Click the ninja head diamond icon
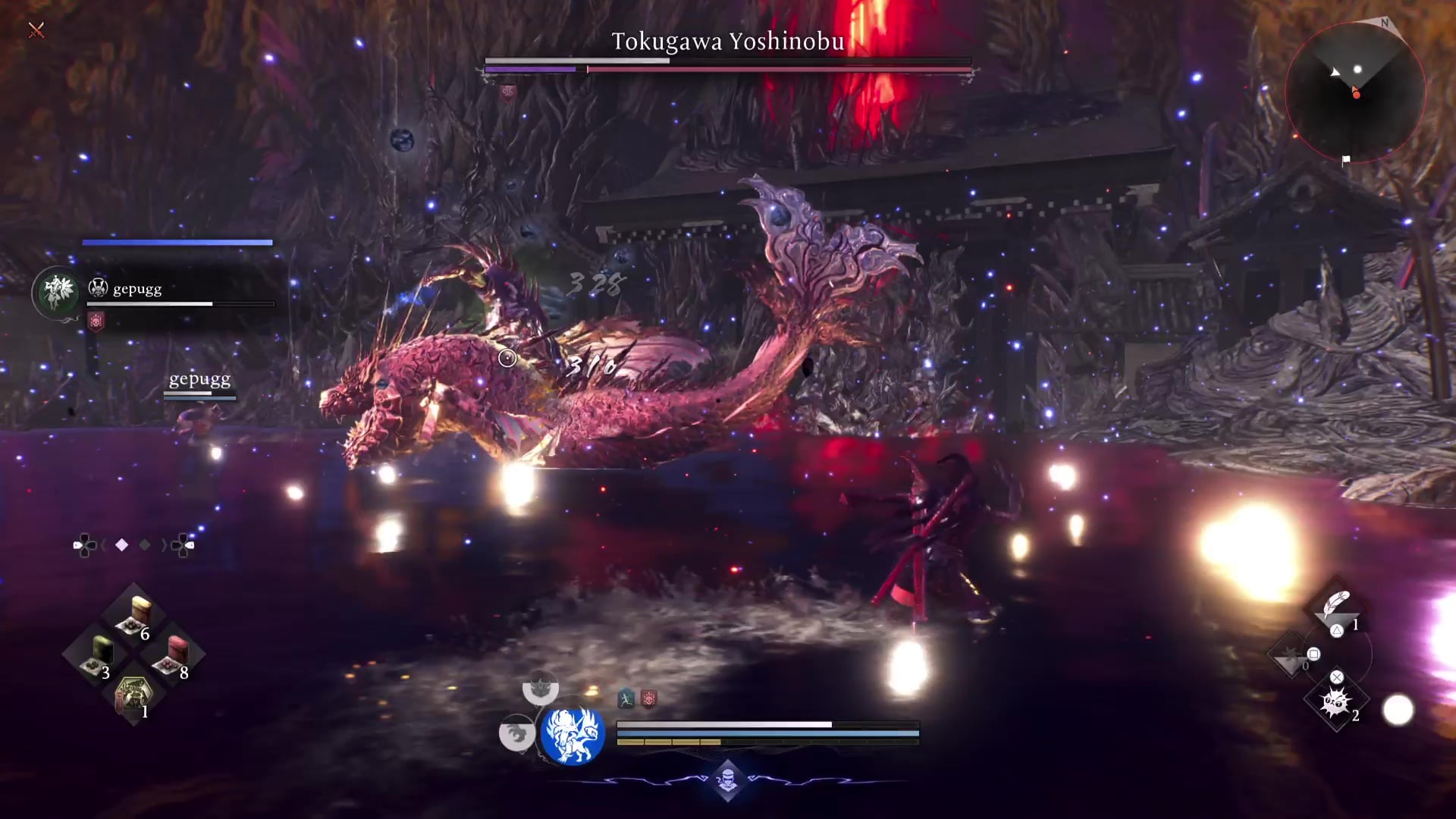Screen dimensions: 1456x819 click(727, 780)
